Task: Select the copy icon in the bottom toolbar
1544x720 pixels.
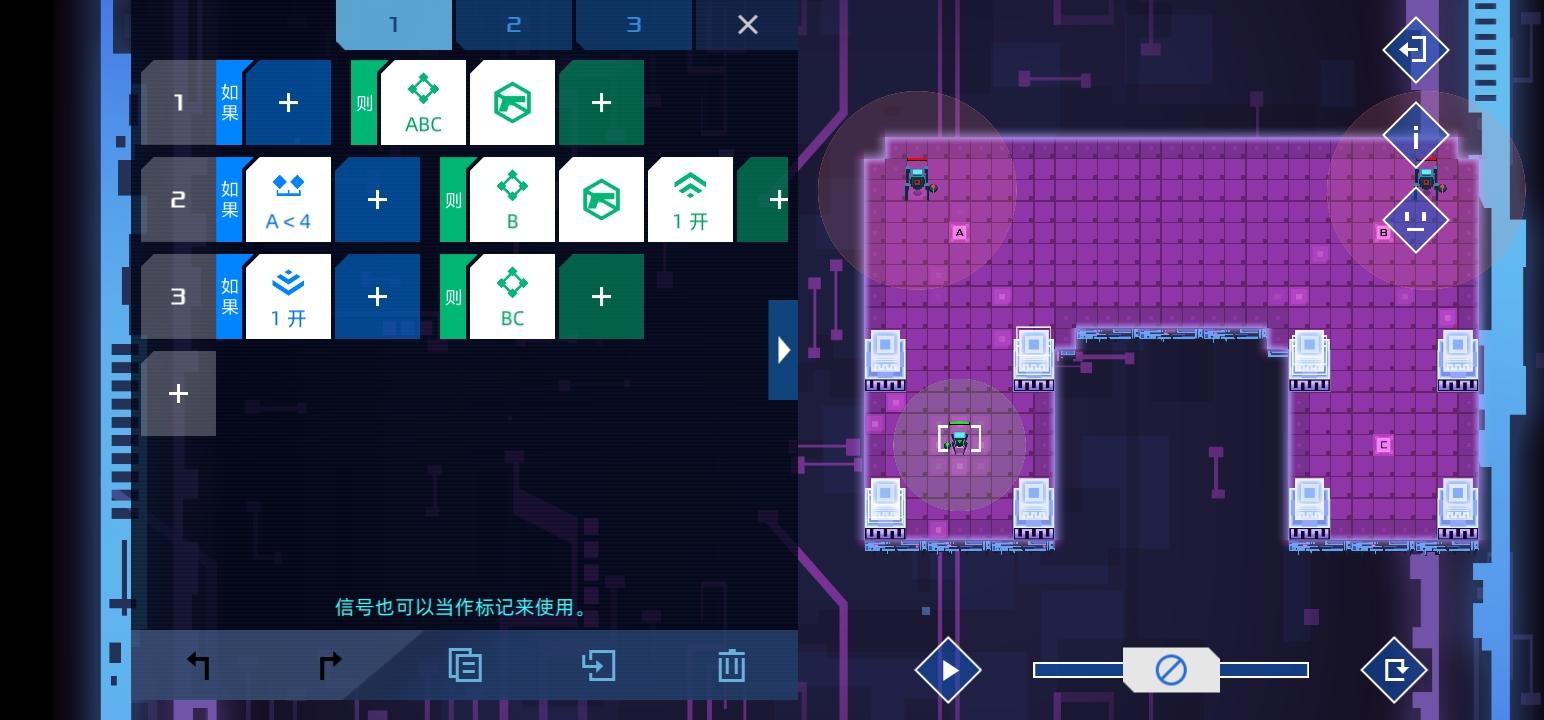Action: pyautogui.click(x=465, y=664)
